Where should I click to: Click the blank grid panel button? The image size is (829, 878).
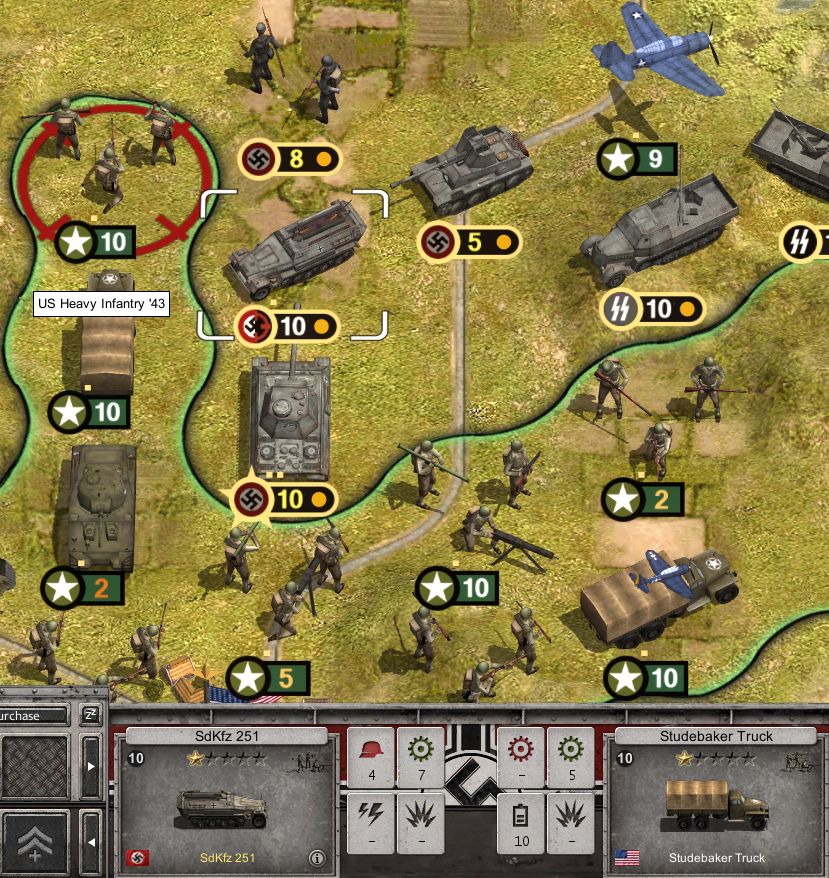coord(35,767)
